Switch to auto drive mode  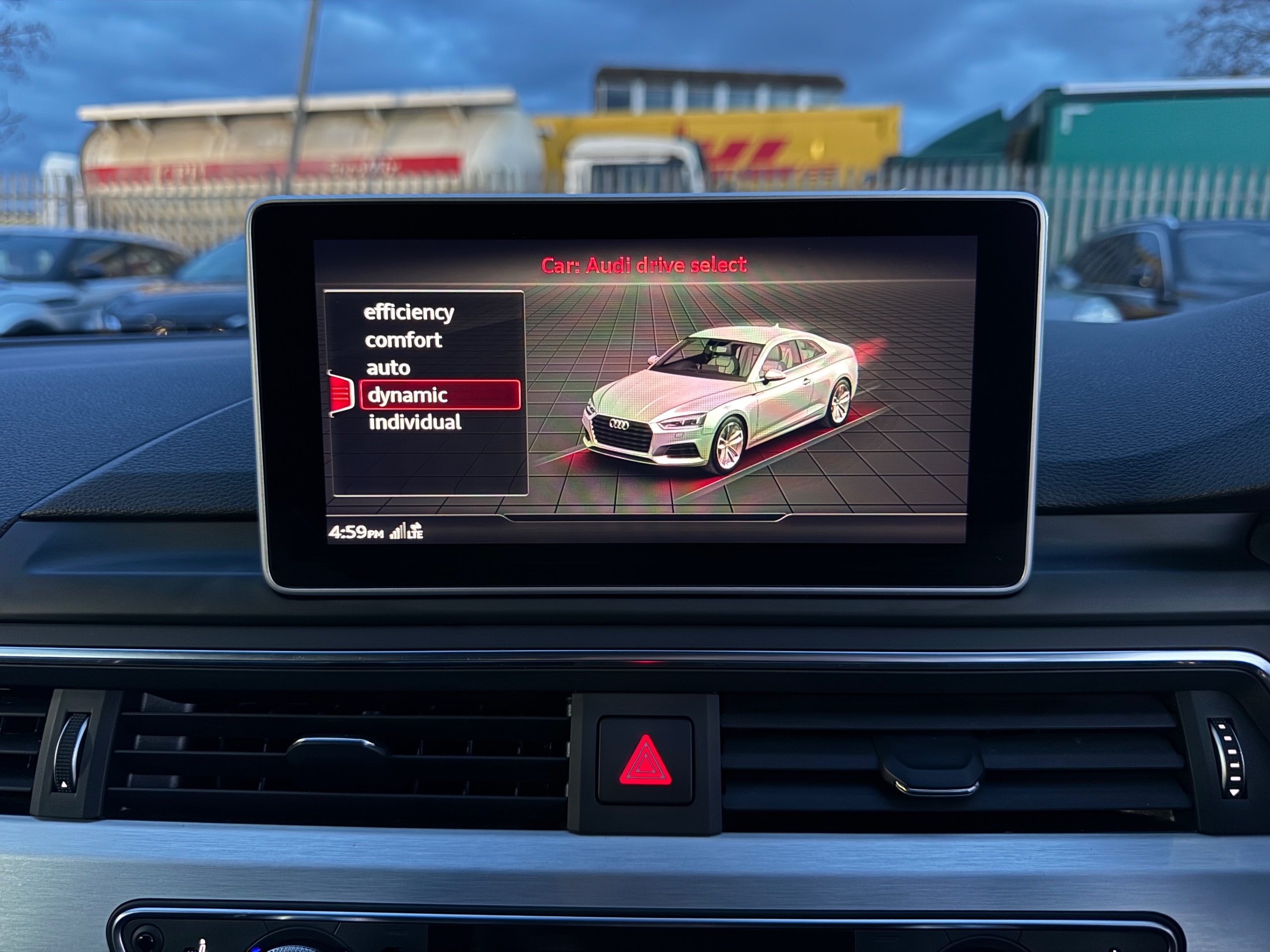click(388, 368)
